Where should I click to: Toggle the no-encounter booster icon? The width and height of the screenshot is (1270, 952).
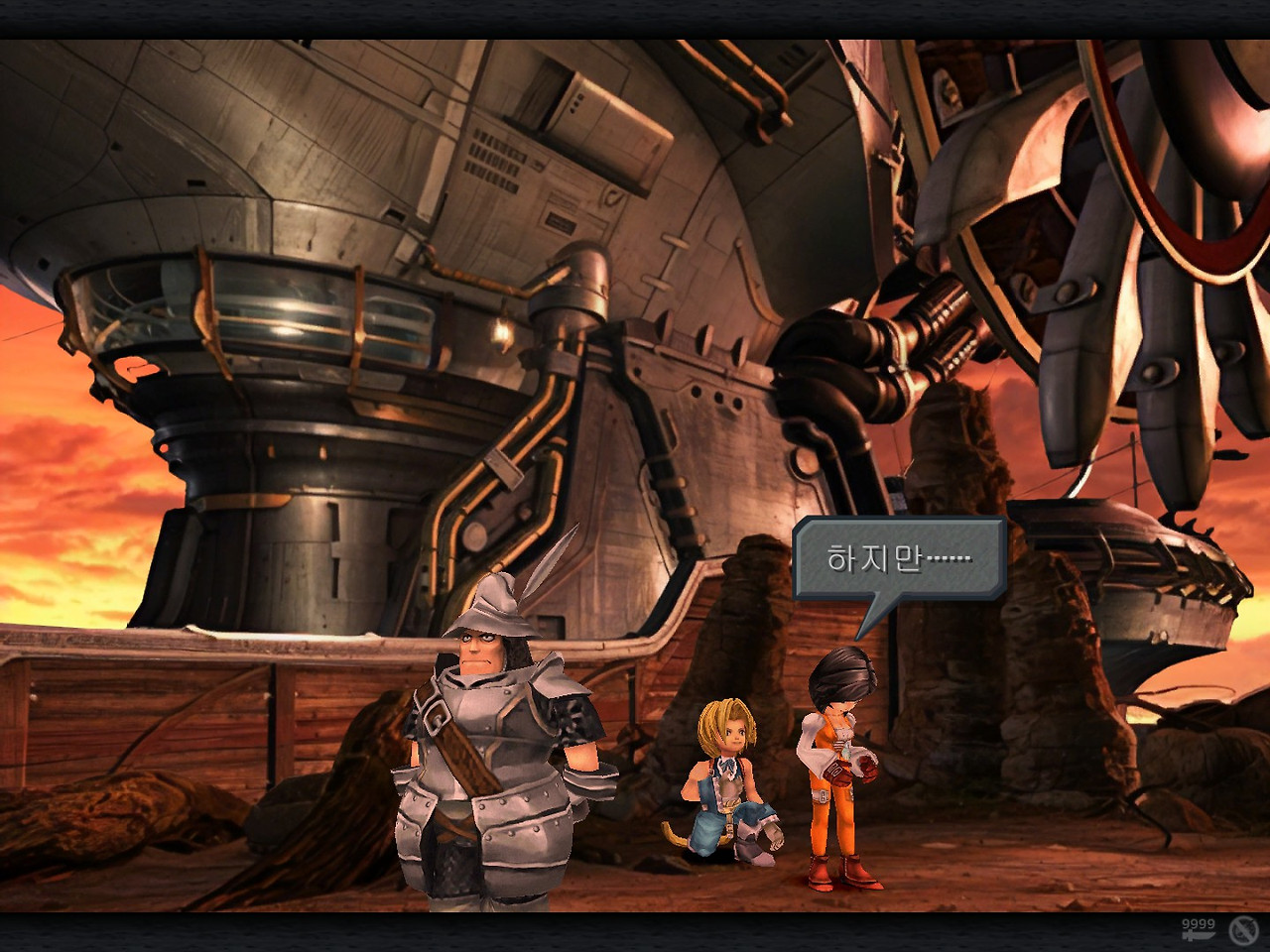[x=1243, y=930]
